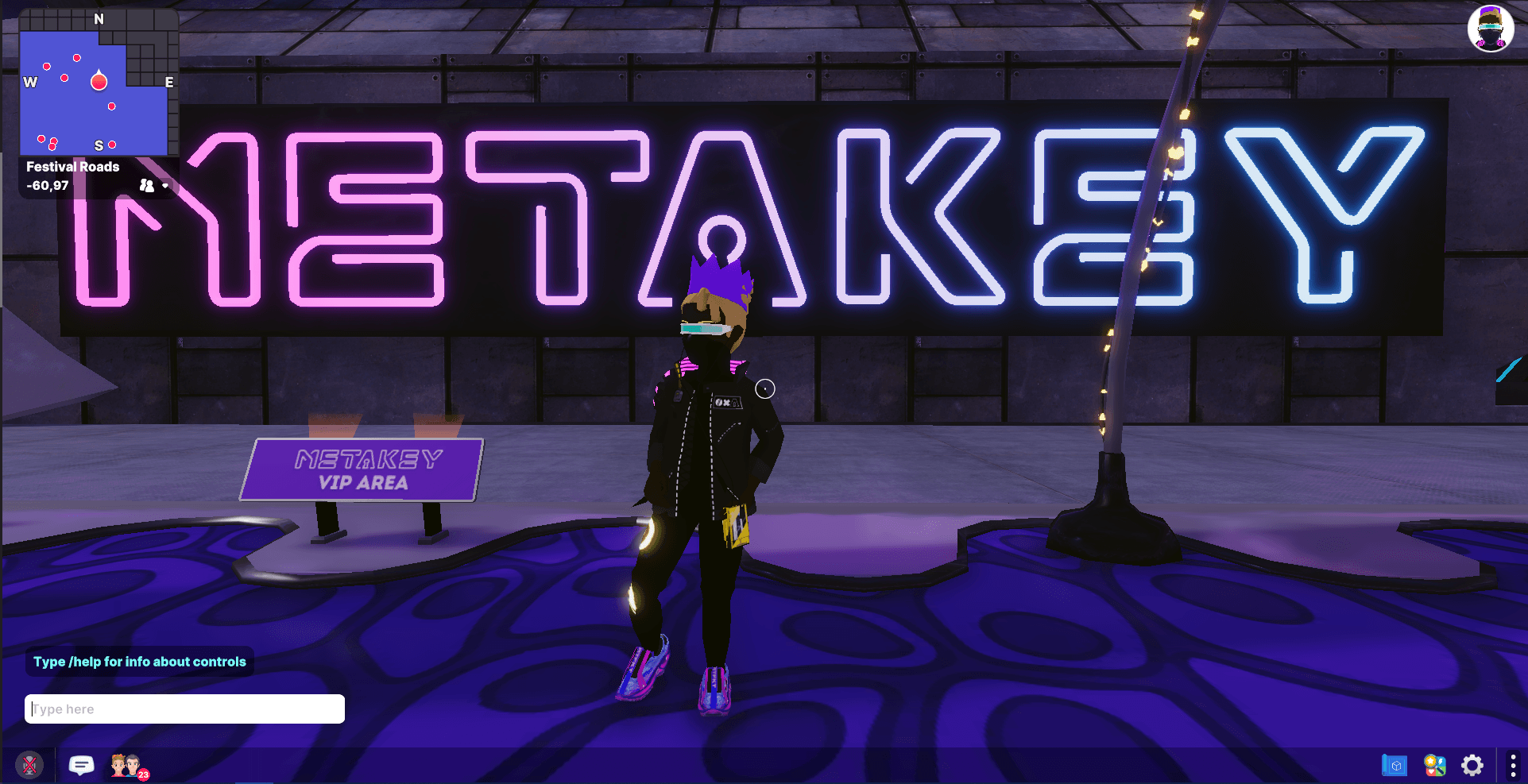Open the friends list with 23 badge
The width and height of the screenshot is (1528, 784).
127,766
